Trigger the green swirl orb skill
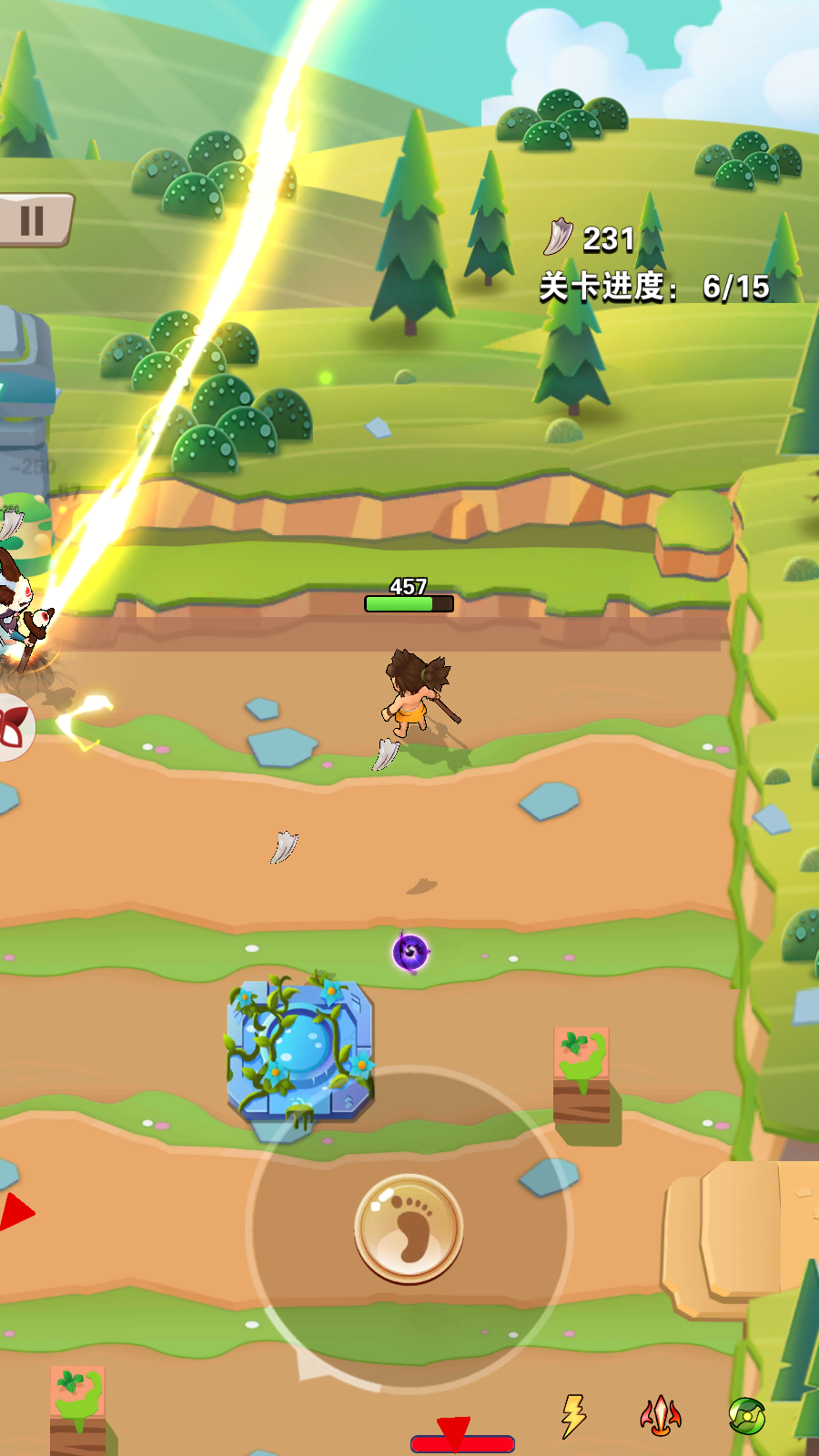Viewport: 819px width, 1456px height. point(746,1416)
